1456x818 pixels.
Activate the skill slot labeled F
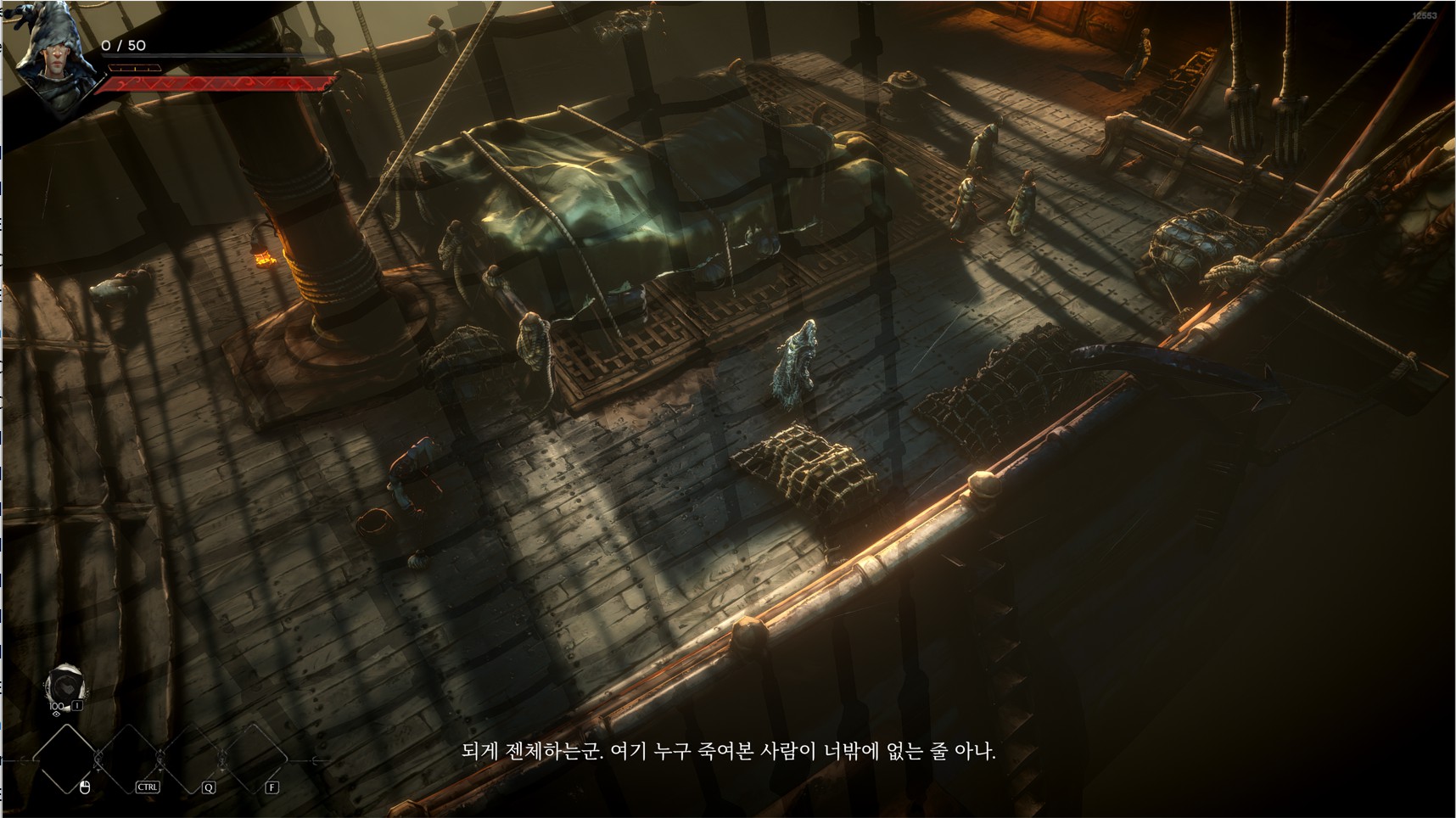pos(255,759)
